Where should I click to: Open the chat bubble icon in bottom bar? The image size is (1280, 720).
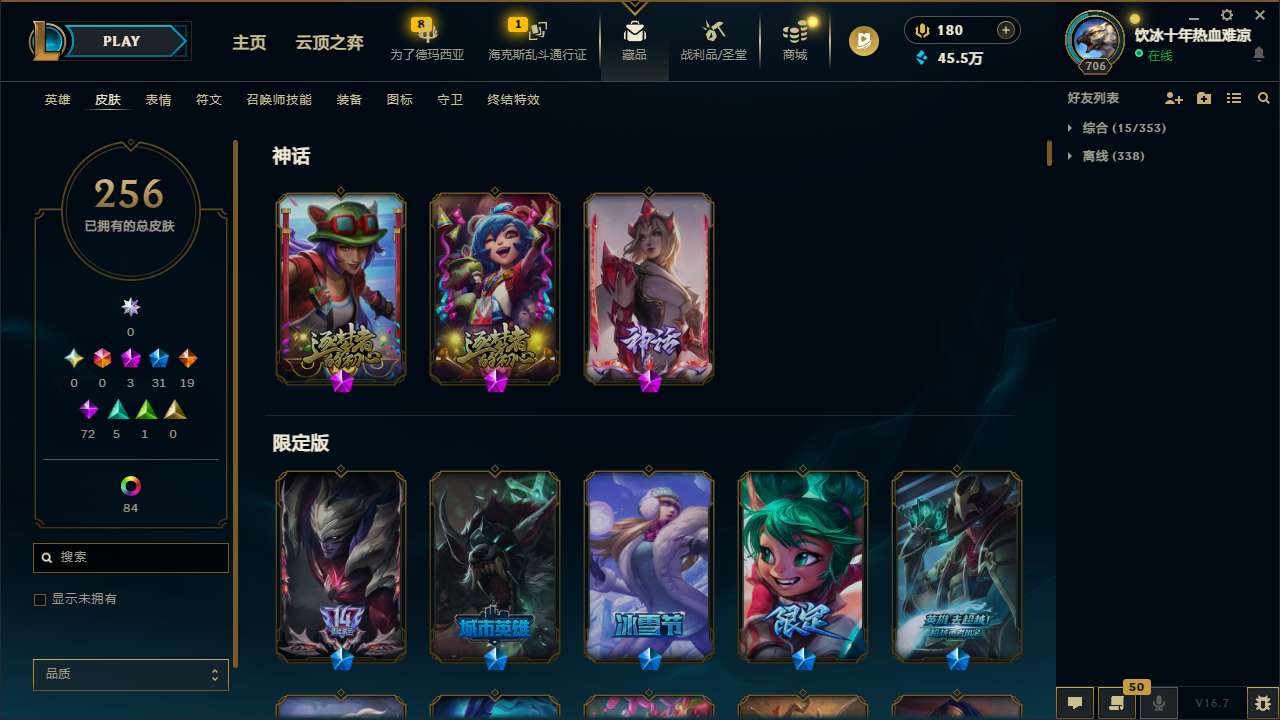click(1075, 703)
